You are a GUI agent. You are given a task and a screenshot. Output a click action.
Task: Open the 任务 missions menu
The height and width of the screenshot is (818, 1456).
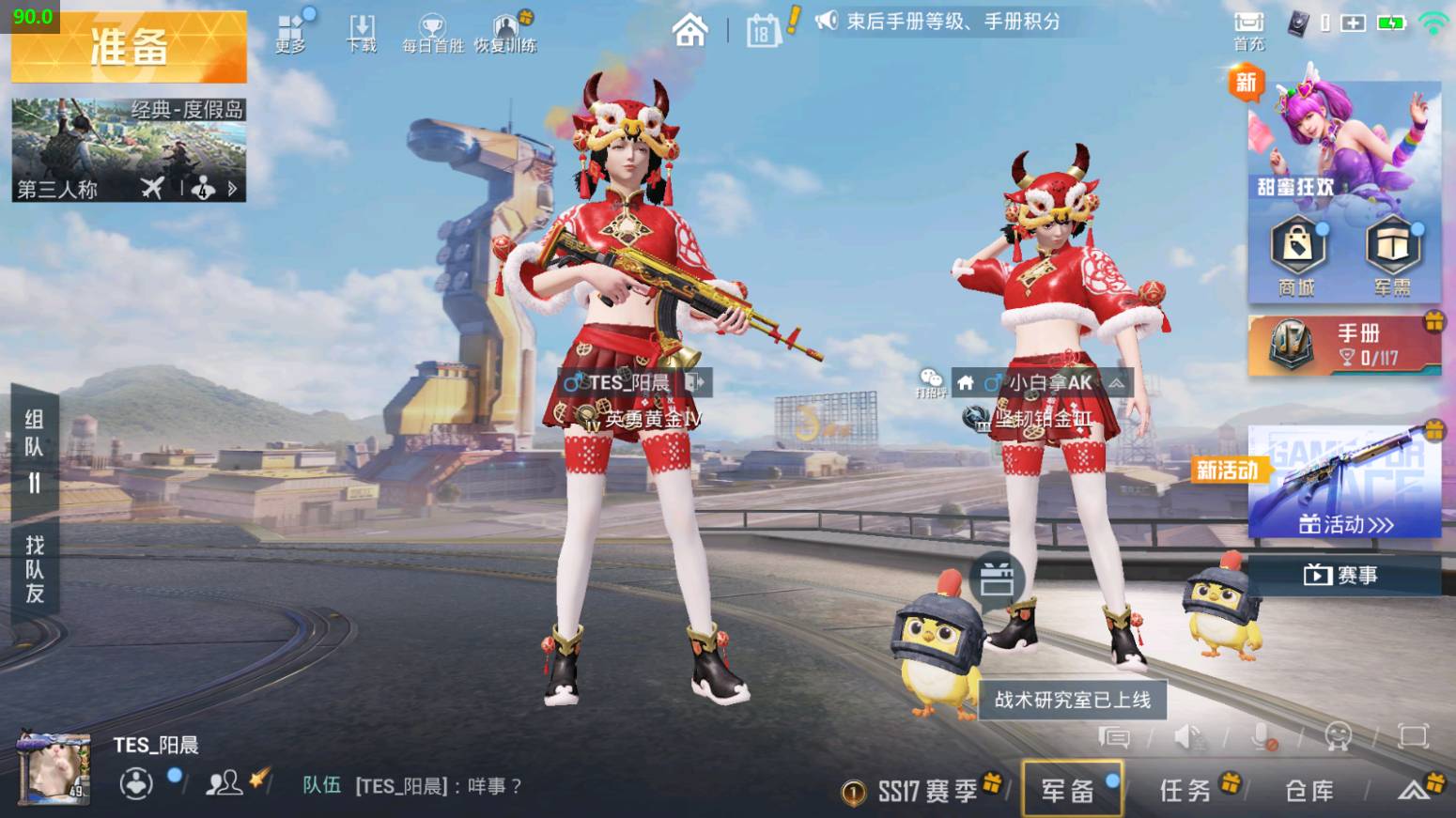pos(1188,790)
